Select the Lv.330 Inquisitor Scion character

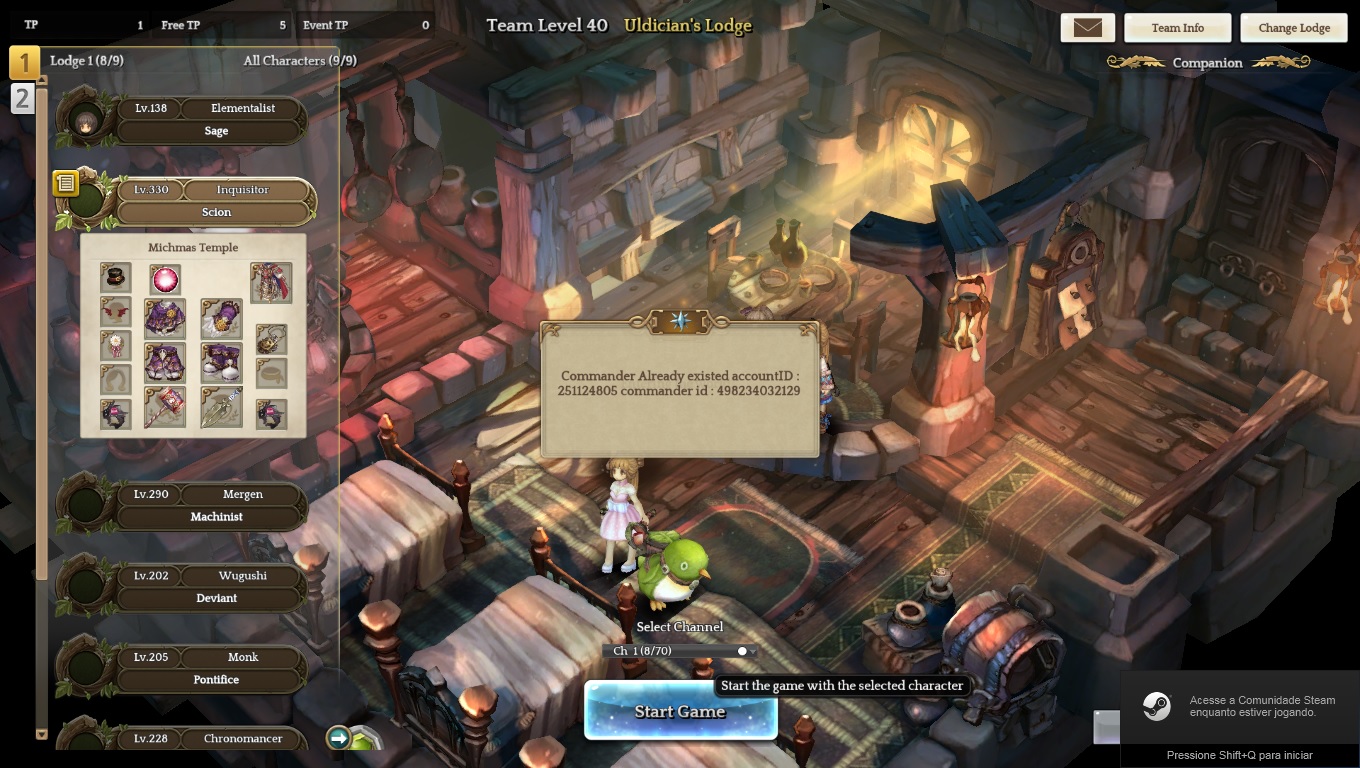tap(210, 200)
